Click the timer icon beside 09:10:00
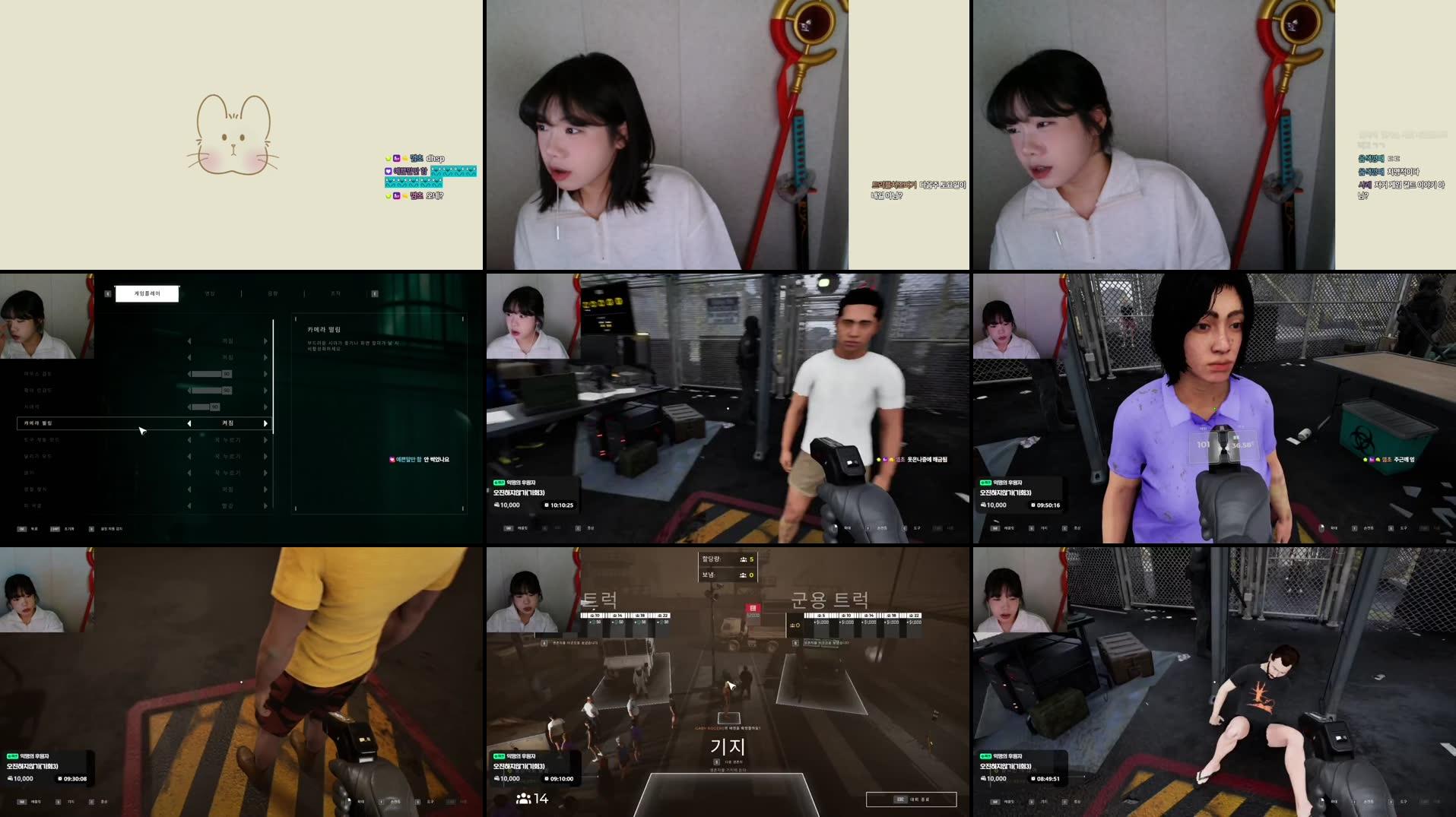This screenshot has width=1456, height=817. (547, 777)
